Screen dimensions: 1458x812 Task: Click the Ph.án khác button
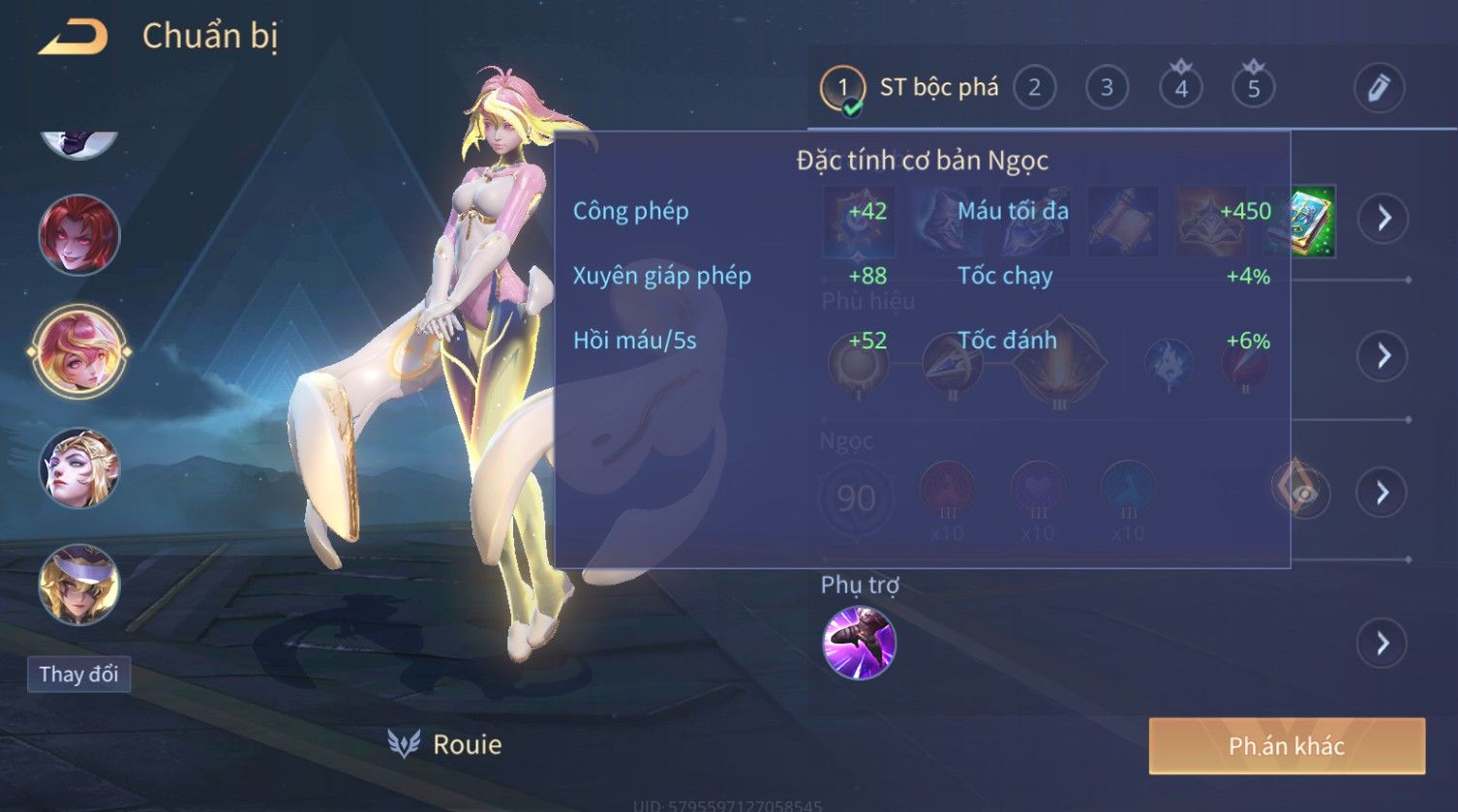(x=1287, y=745)
